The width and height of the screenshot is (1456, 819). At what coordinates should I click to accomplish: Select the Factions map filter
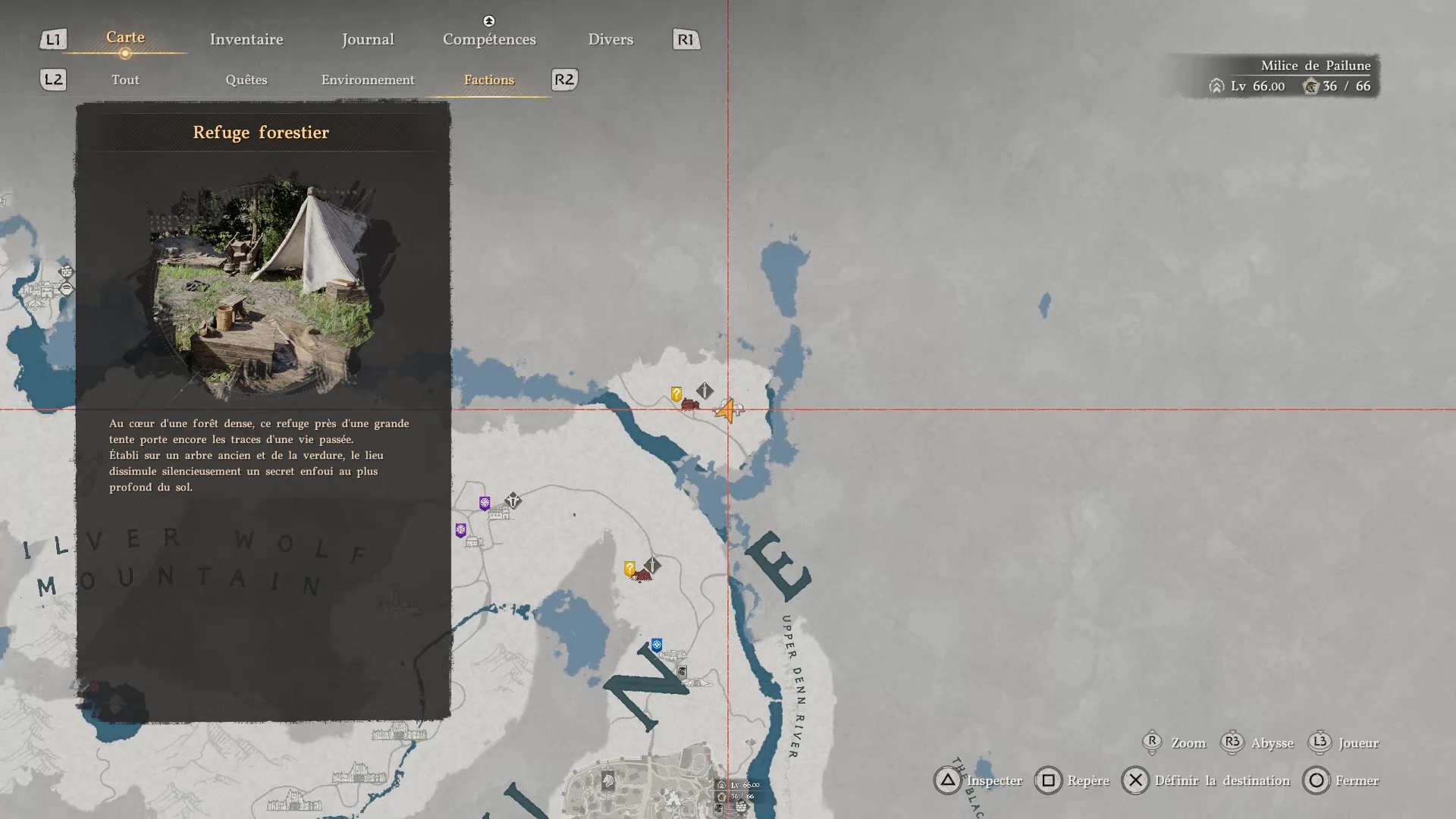point(489,80)
